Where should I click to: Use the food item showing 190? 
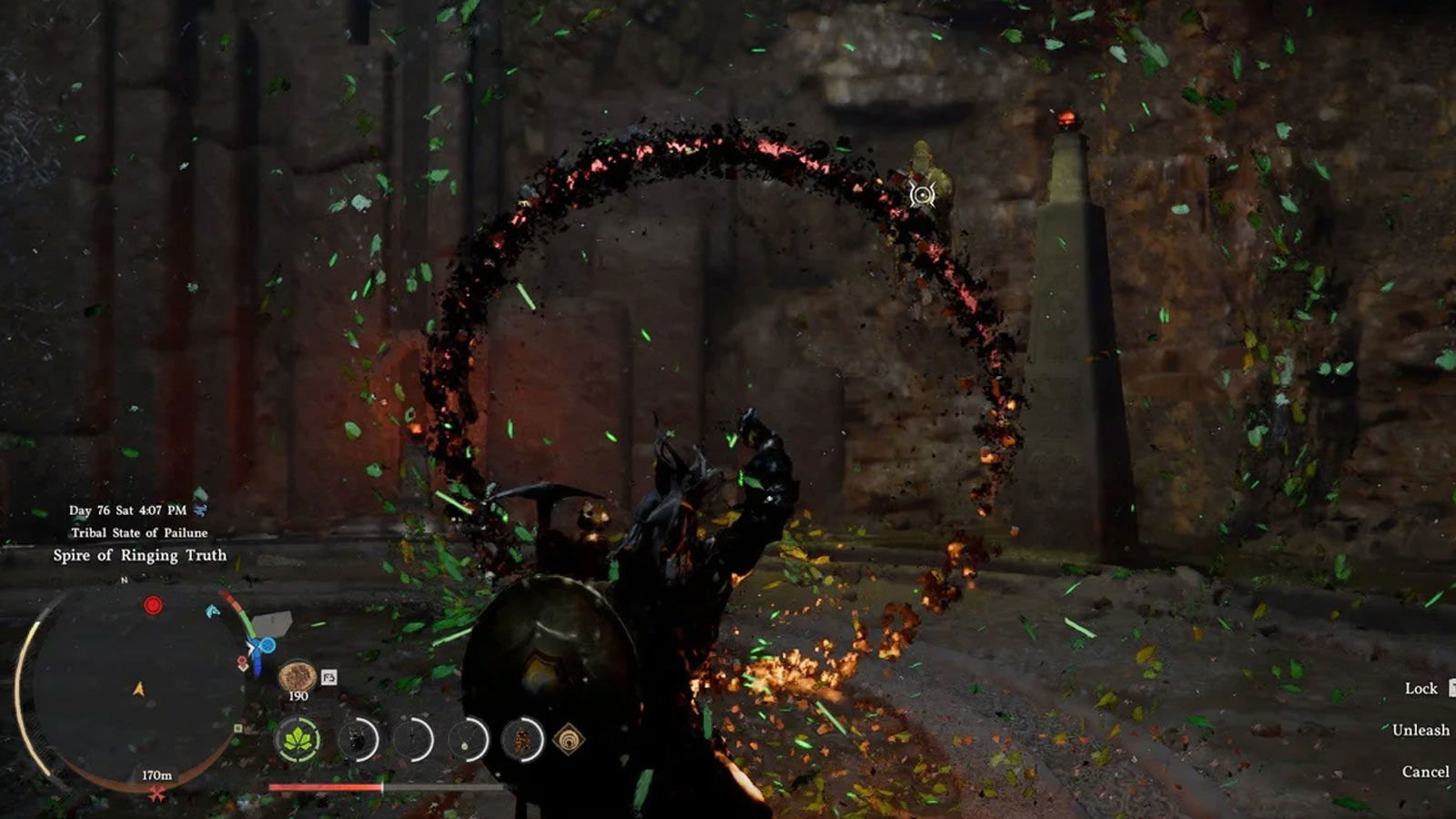(298, 677)
